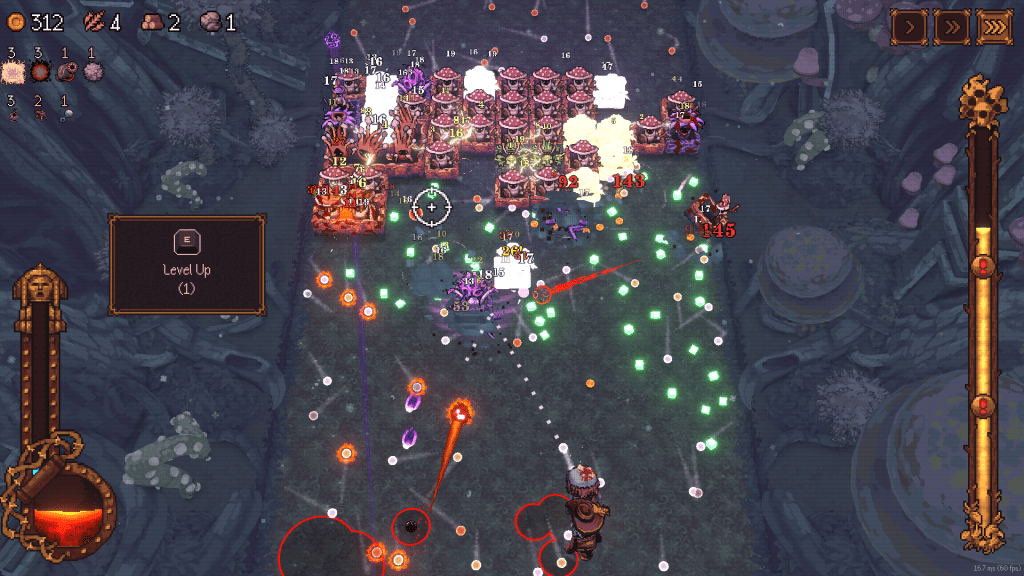Click the cream fluffy tuft item icon
This screenshot has height=576, width=1024.
[x=14, y=71]
